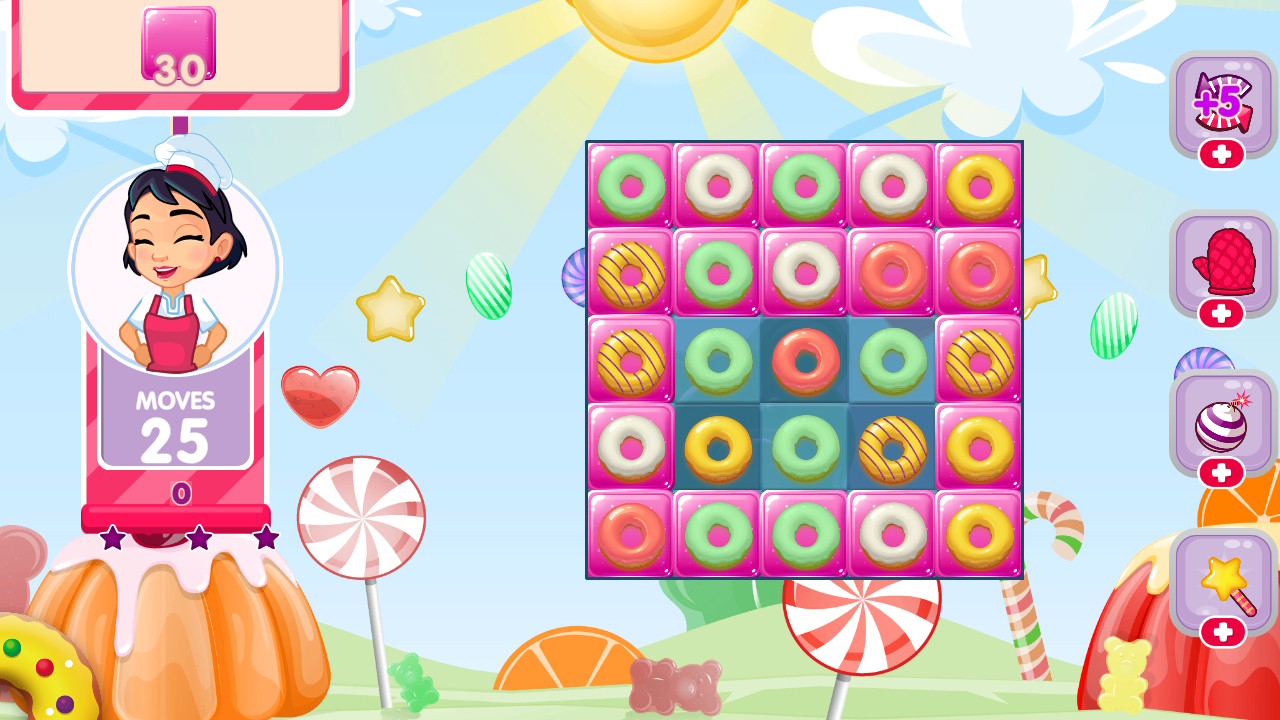Click the green donut in the top-left tile
Viewport: 1280px width, 720px height.
[x=630, y=187]
